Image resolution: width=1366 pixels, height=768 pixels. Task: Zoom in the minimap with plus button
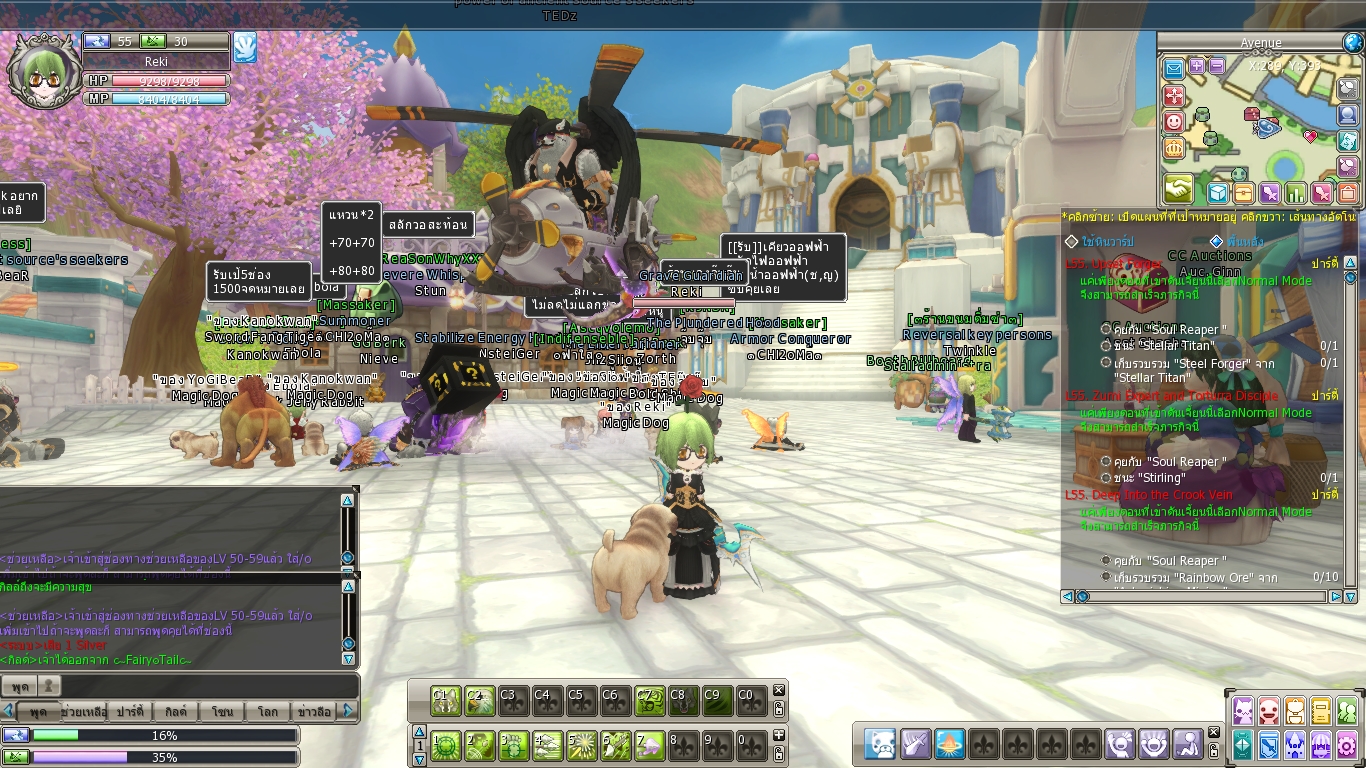(x=1197, y=67)
